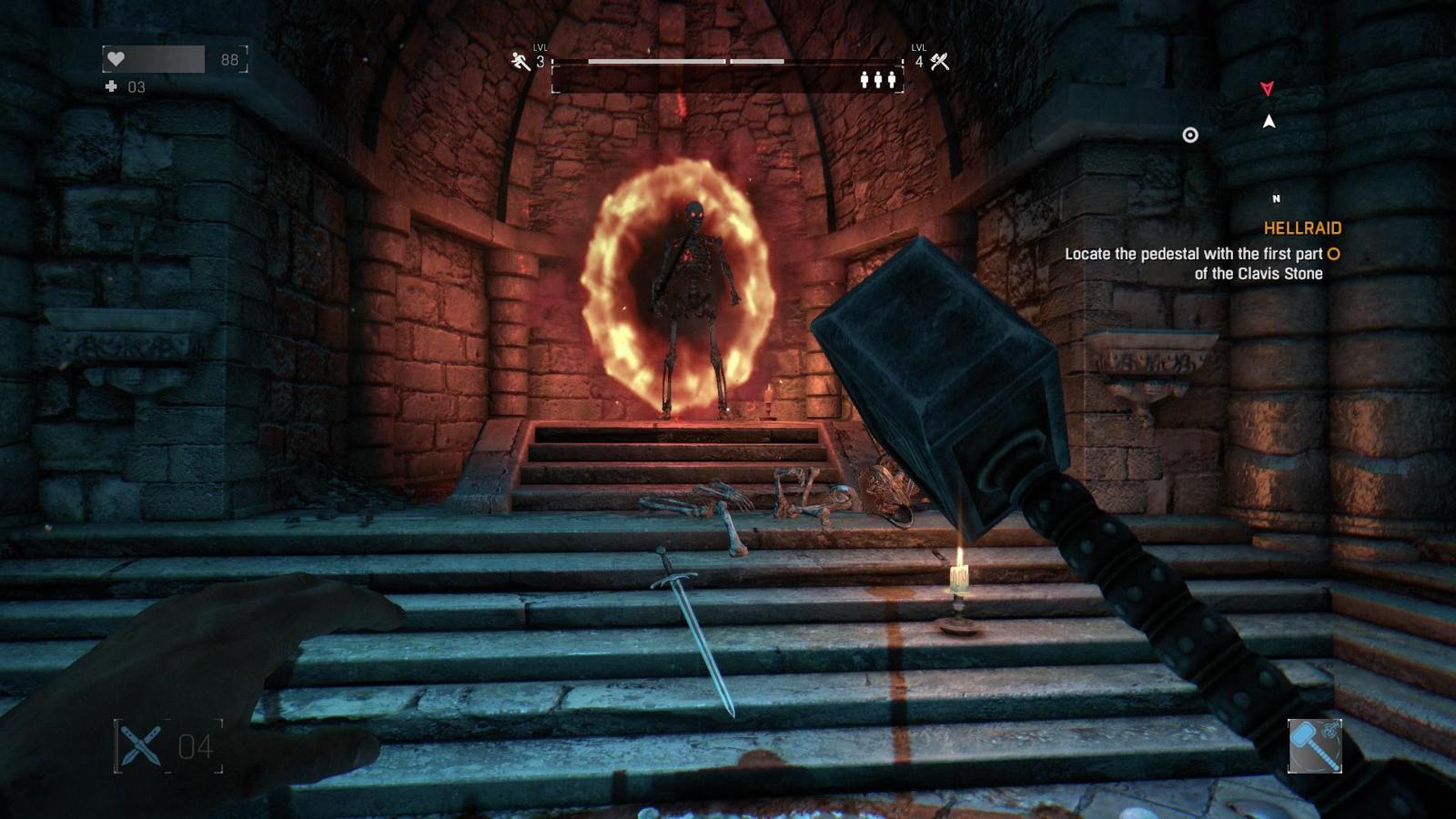Viewport: 1456px width, 819px height.
Task: Open the Hellraid quest objective tracker
Action: pyautogui.click(x=1301, y=228)
